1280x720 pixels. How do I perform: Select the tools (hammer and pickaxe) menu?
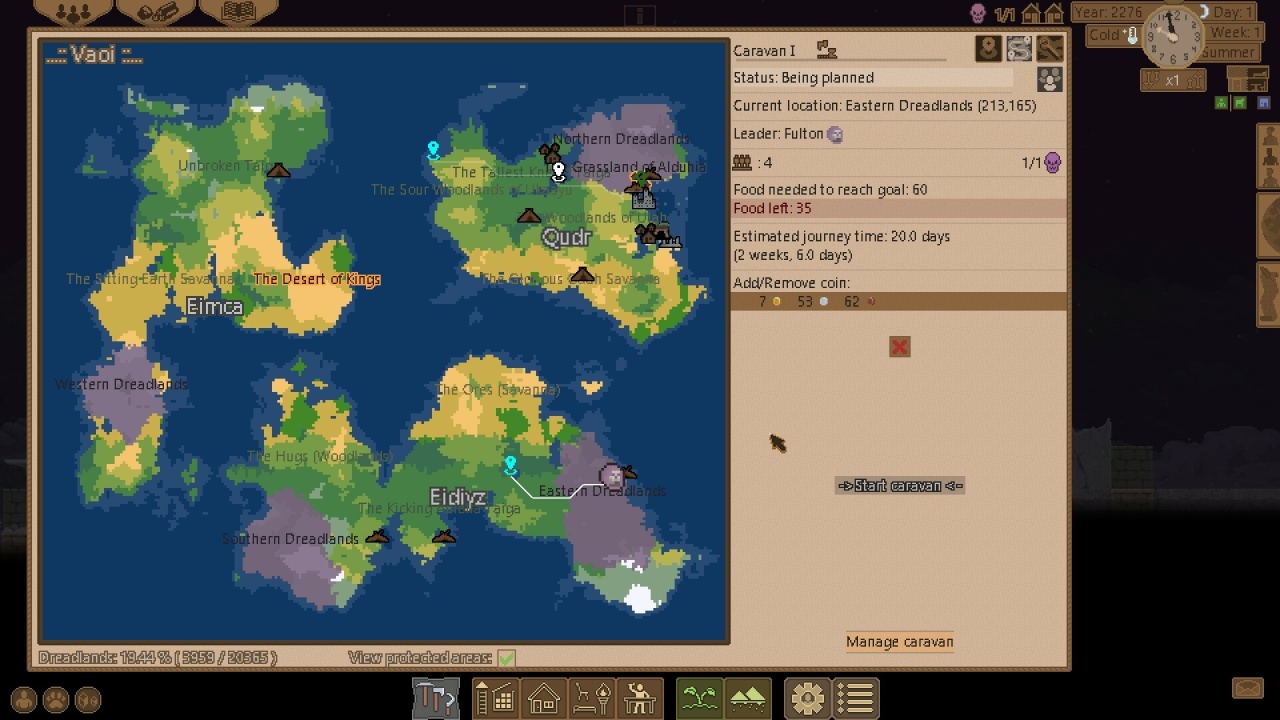click(x=435, y=697)
